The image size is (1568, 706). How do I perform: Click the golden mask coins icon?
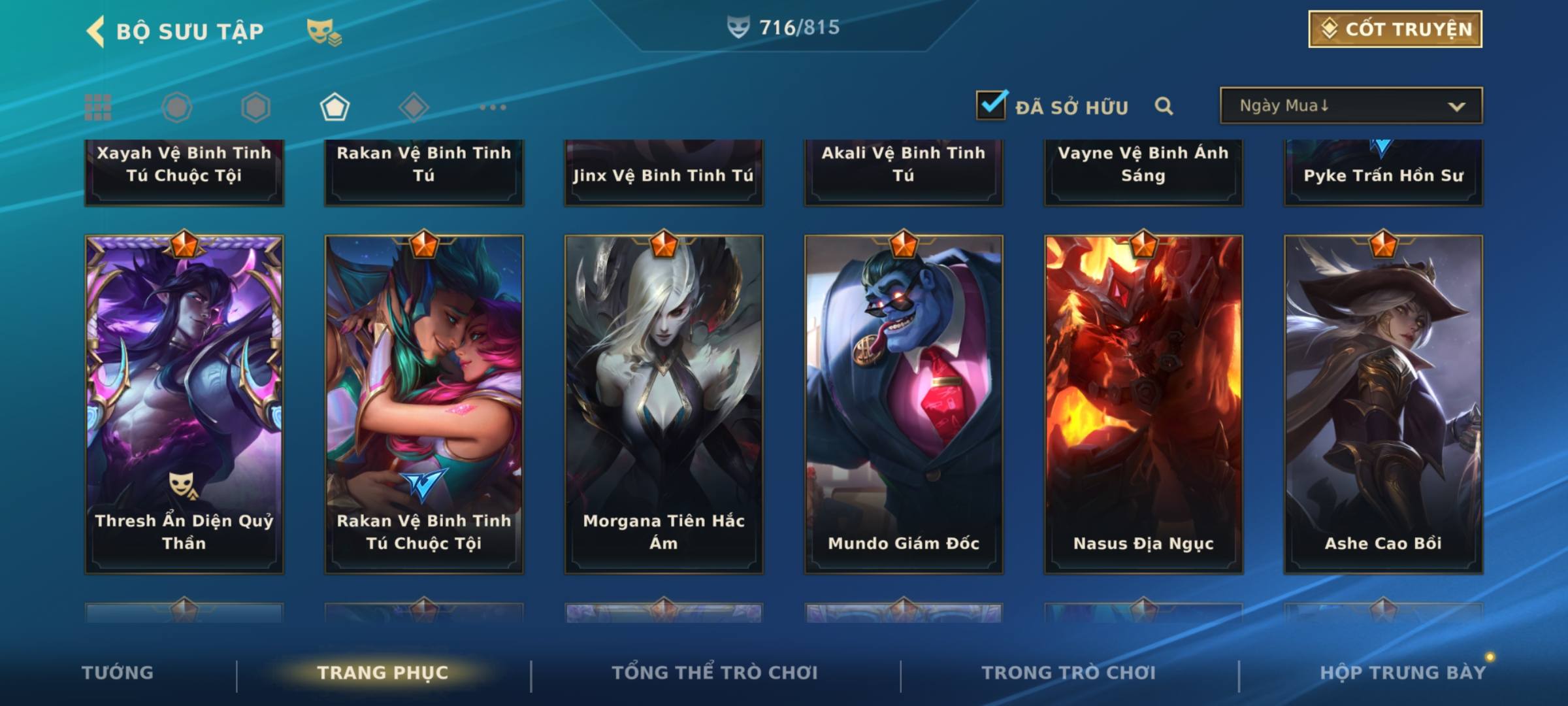click(x=323, y=31)
